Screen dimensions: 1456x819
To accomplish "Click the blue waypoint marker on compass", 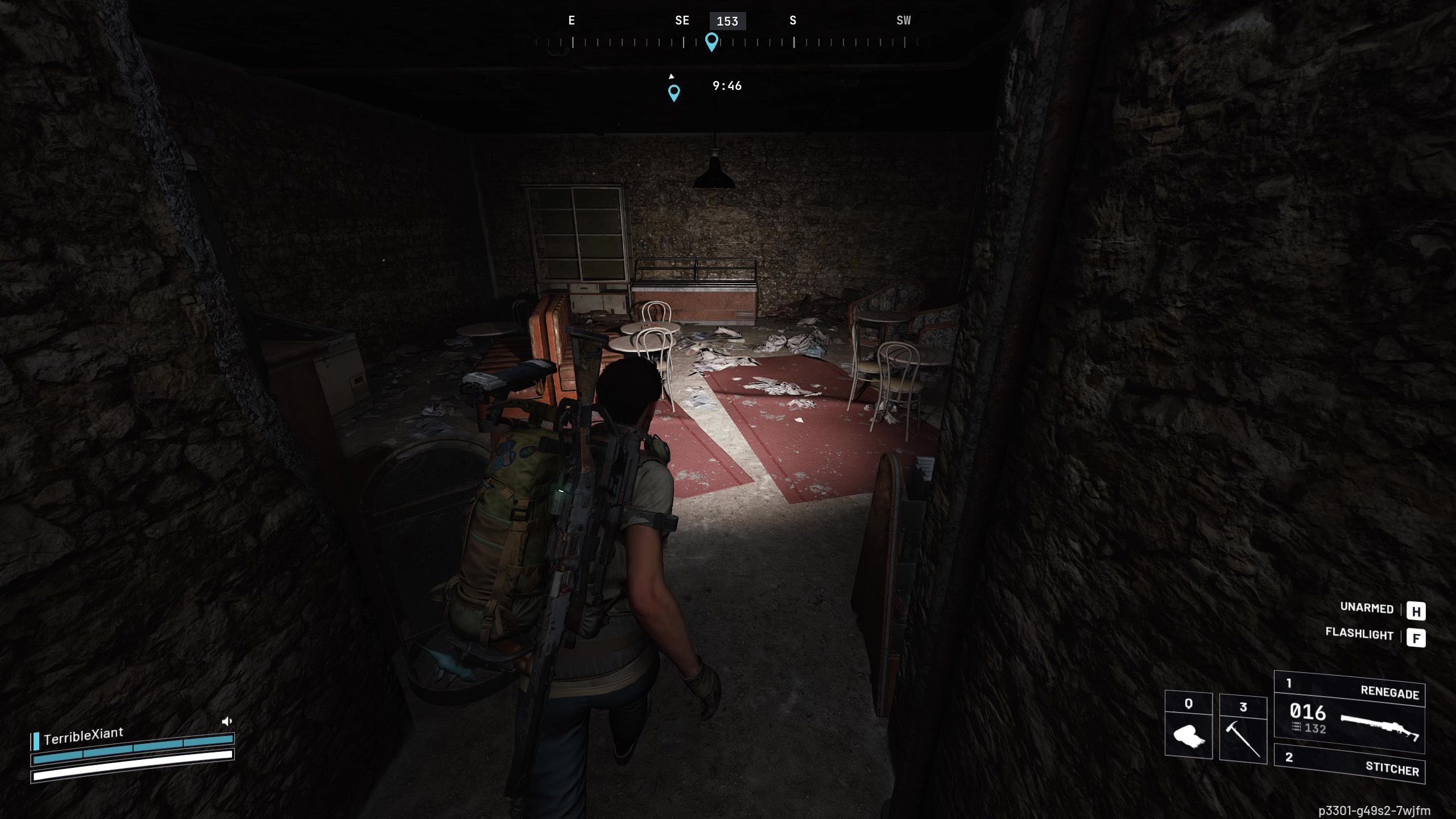I will (712, 42).
